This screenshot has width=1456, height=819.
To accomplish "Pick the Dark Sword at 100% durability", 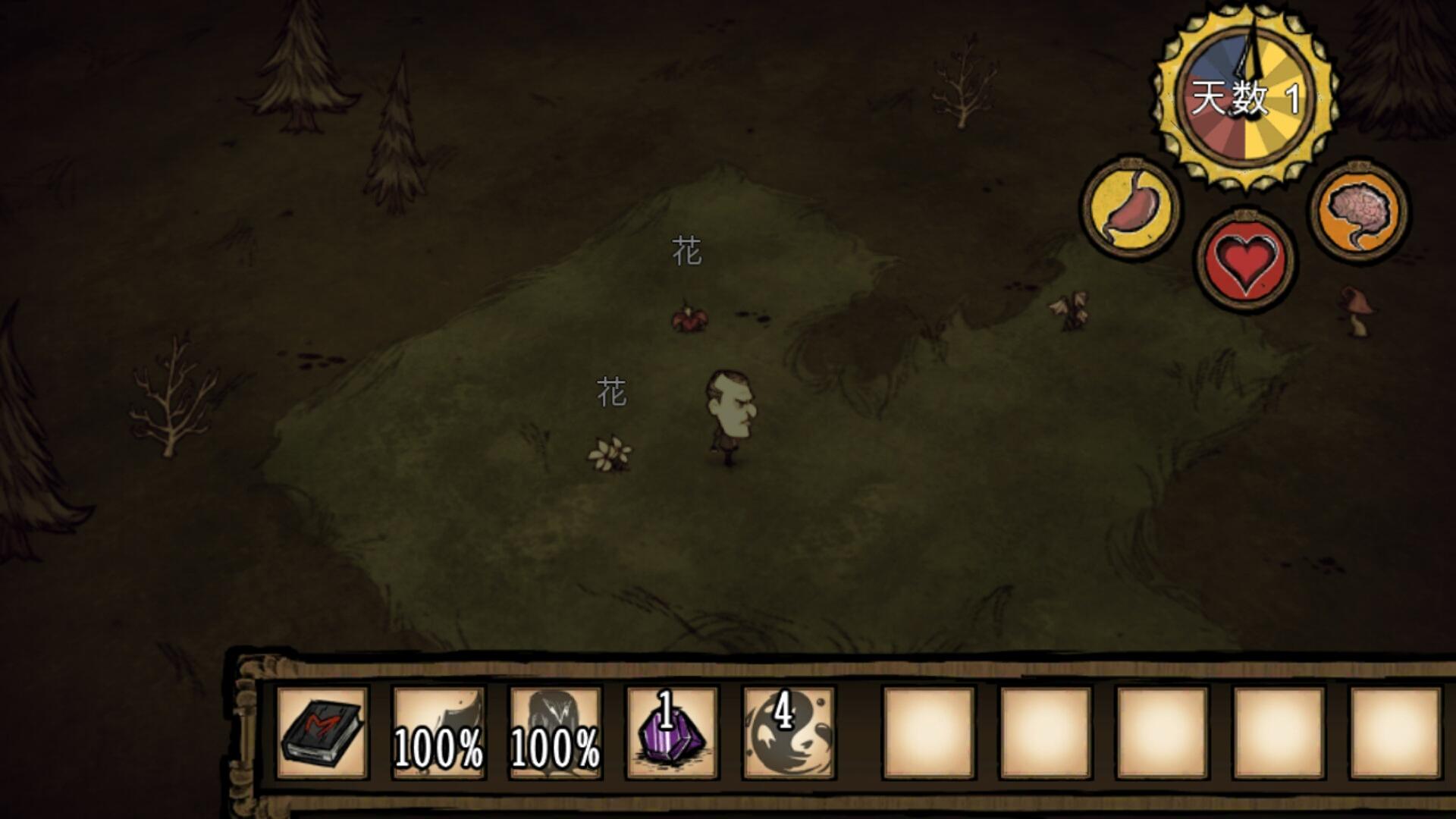I will click(438, 733).
